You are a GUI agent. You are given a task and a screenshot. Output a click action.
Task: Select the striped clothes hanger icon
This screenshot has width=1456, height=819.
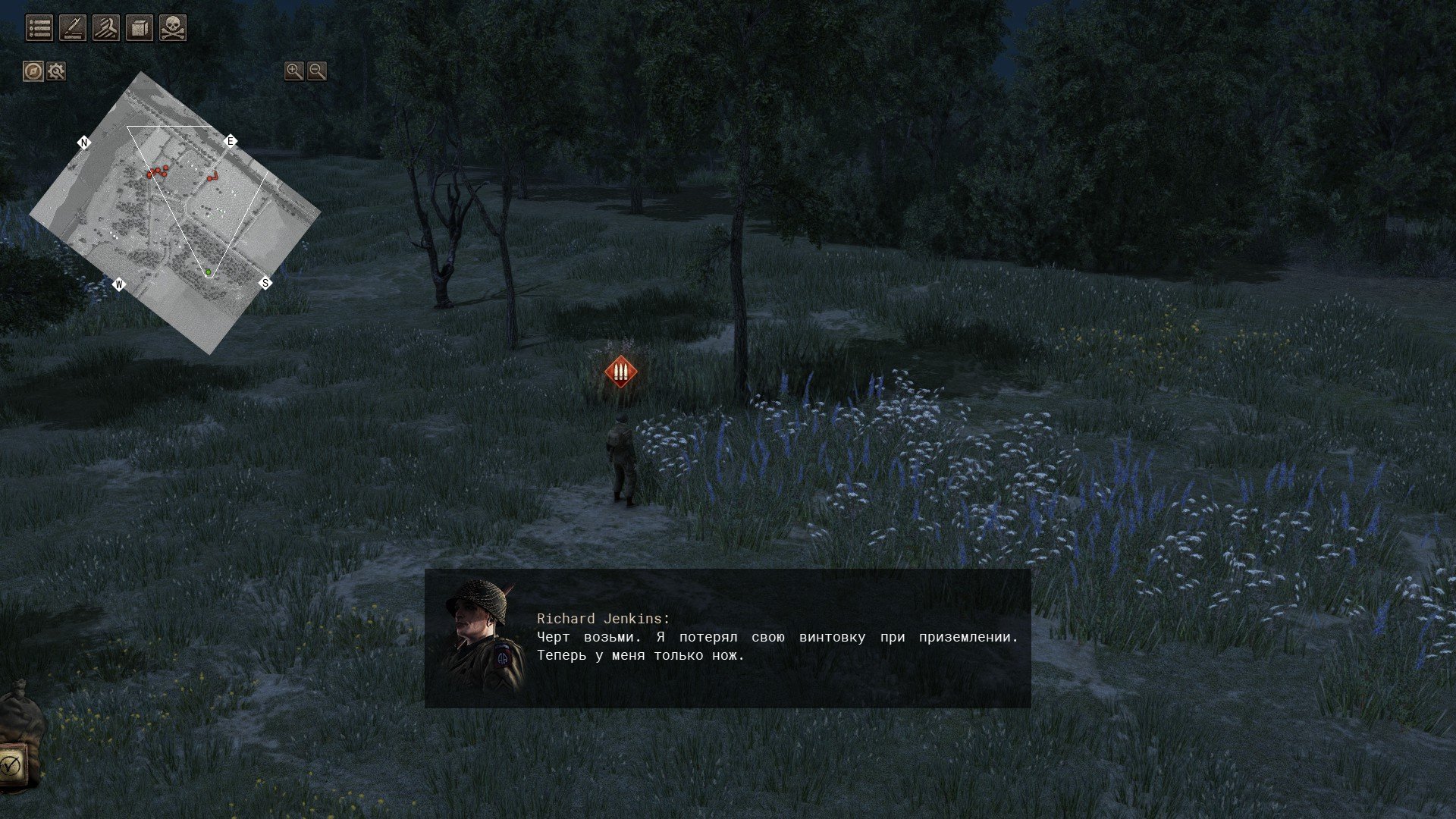106,29
